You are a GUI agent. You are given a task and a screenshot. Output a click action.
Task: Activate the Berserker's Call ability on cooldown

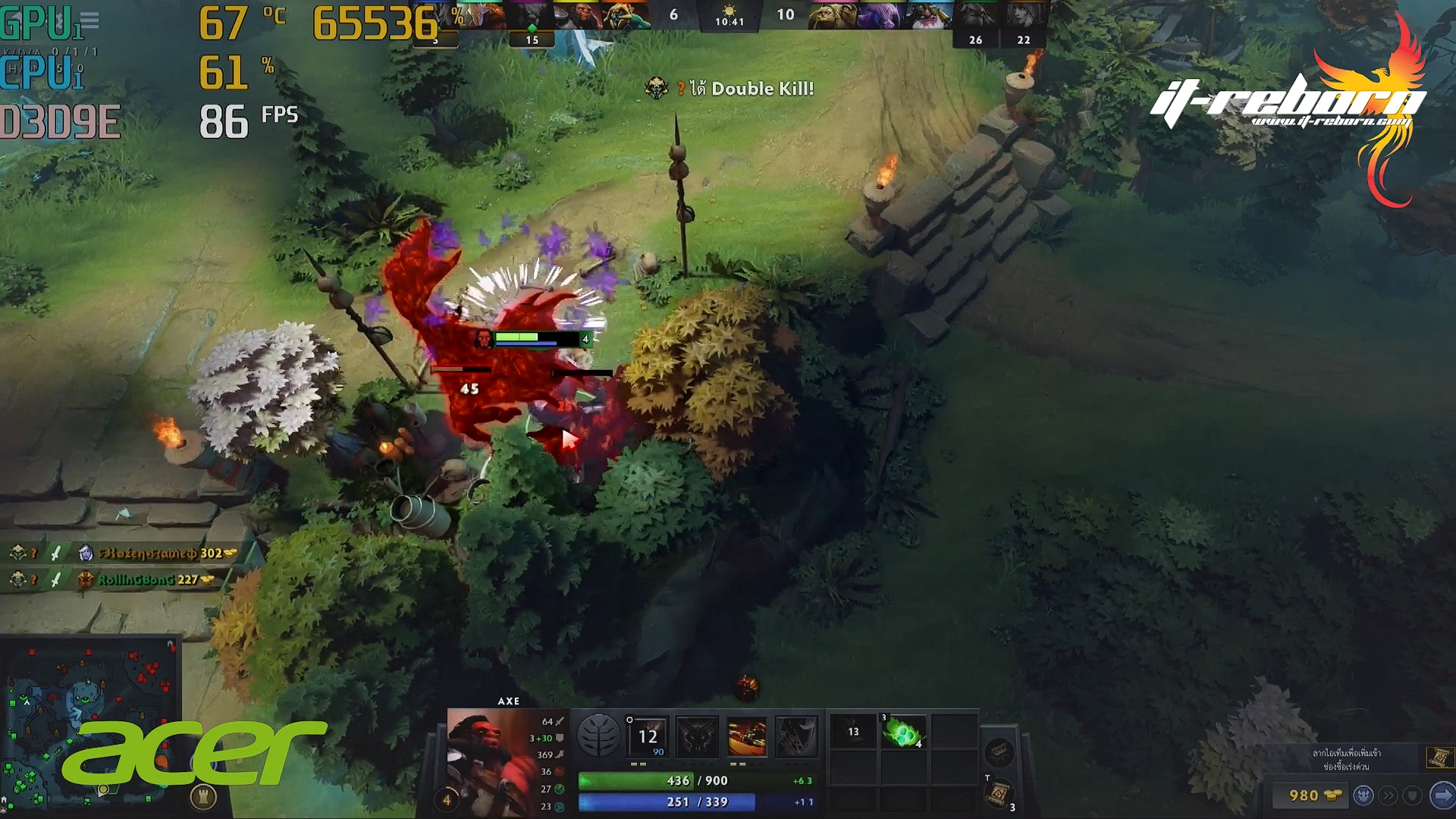[x=647, y=736]
